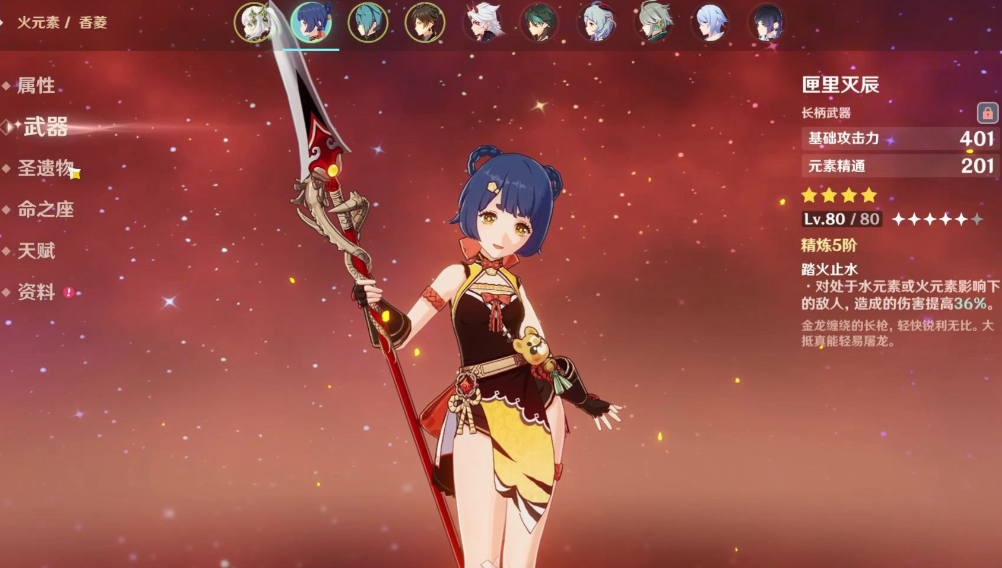Image resolution: width=1002 pixels, height=568 pixels.
Task: Toggle the weapon lock icon
Action: 986,113
